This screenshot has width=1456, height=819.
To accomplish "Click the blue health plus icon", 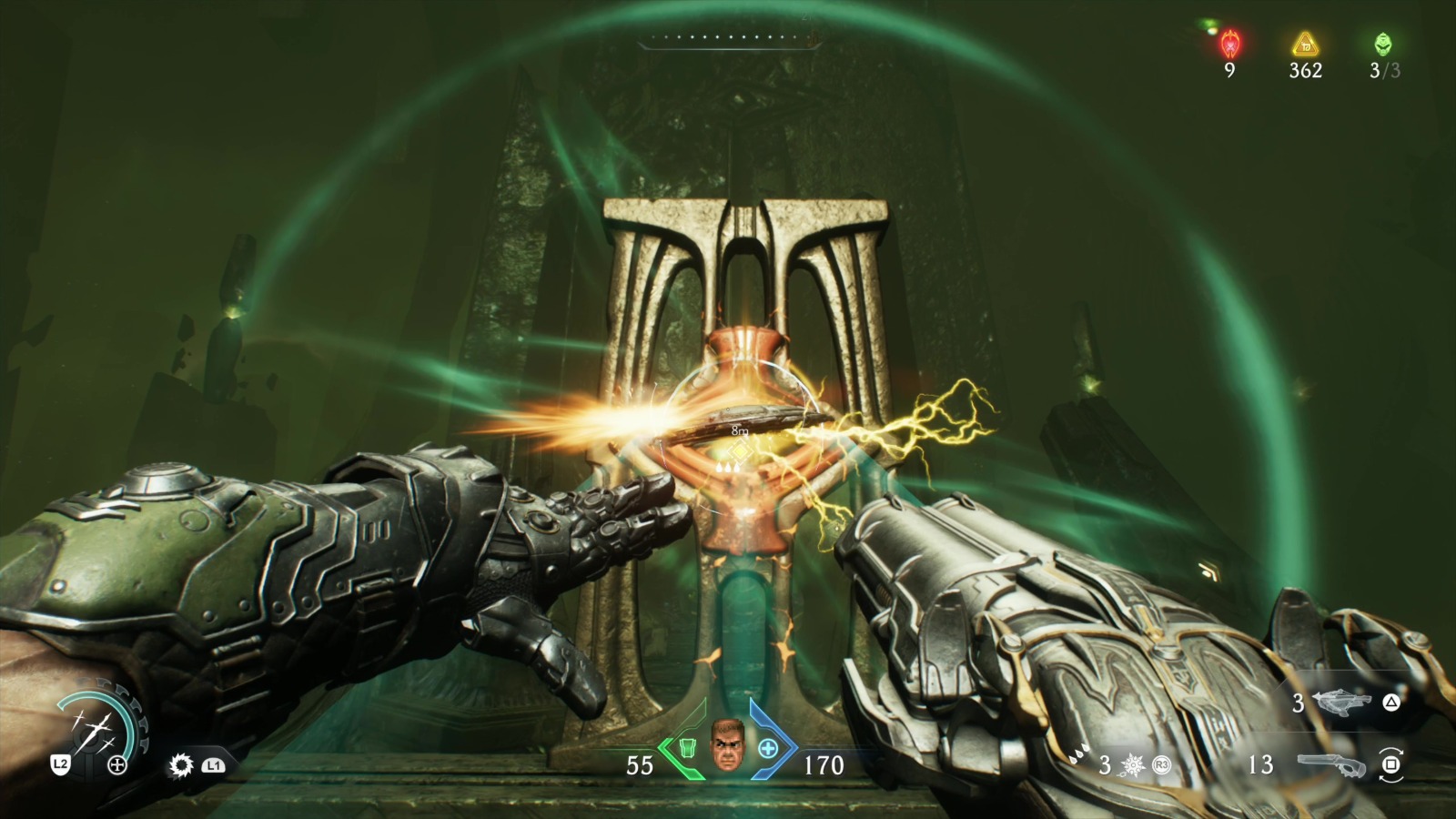I will 769,748.
